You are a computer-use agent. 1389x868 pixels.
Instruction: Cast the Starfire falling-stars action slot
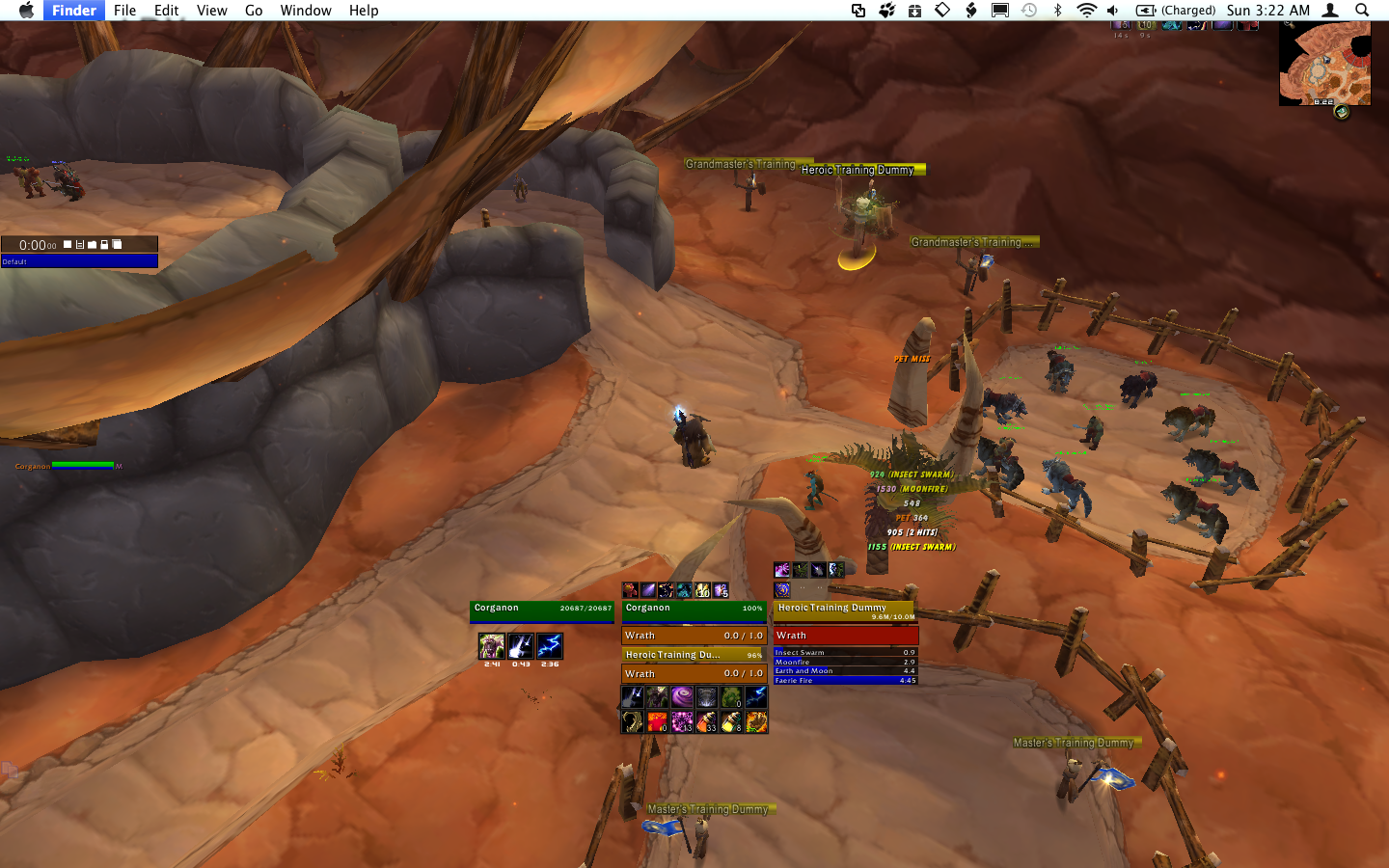coord(633,696)
